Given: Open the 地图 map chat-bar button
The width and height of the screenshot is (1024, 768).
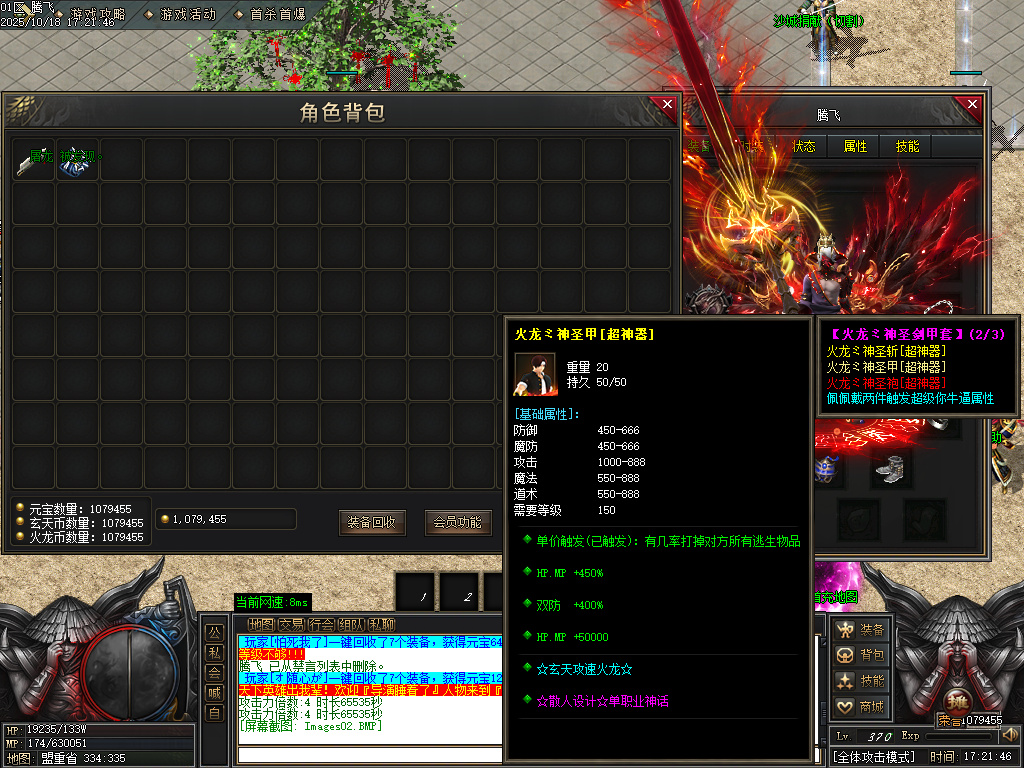Looking at the screenshot, I should click(x=261, y=624).
